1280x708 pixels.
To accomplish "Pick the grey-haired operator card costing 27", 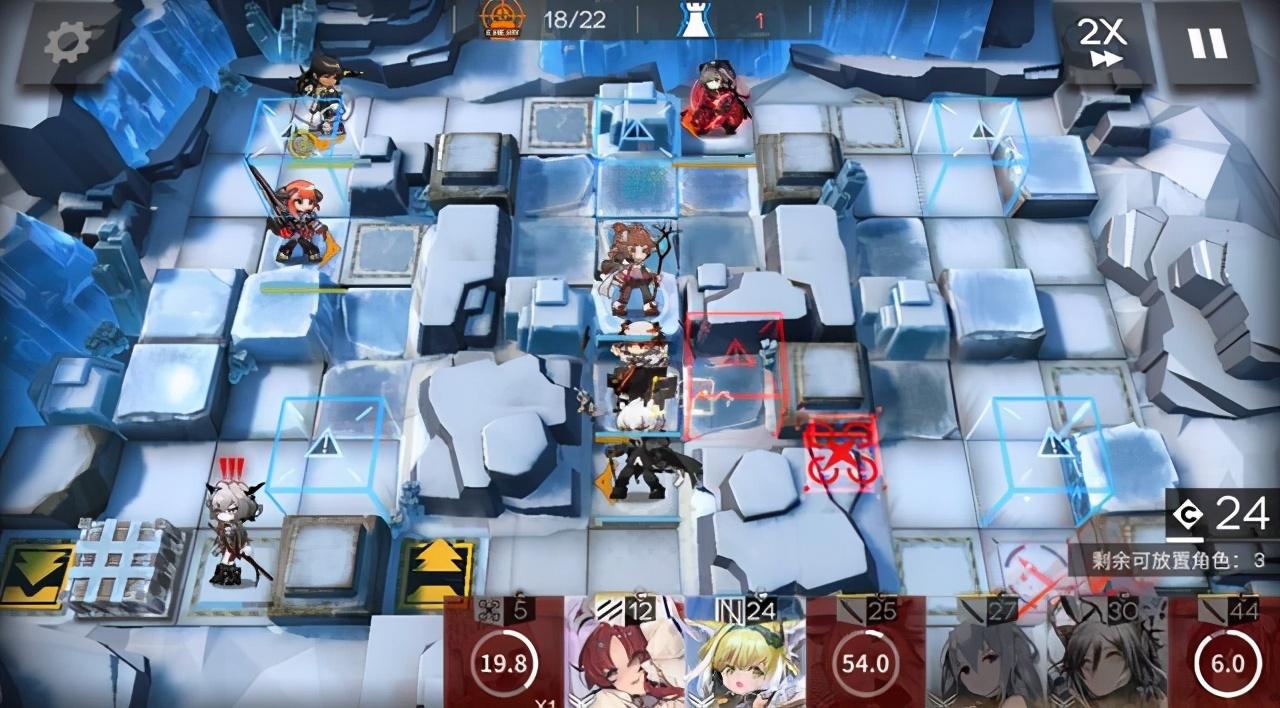I will point(987,655).
